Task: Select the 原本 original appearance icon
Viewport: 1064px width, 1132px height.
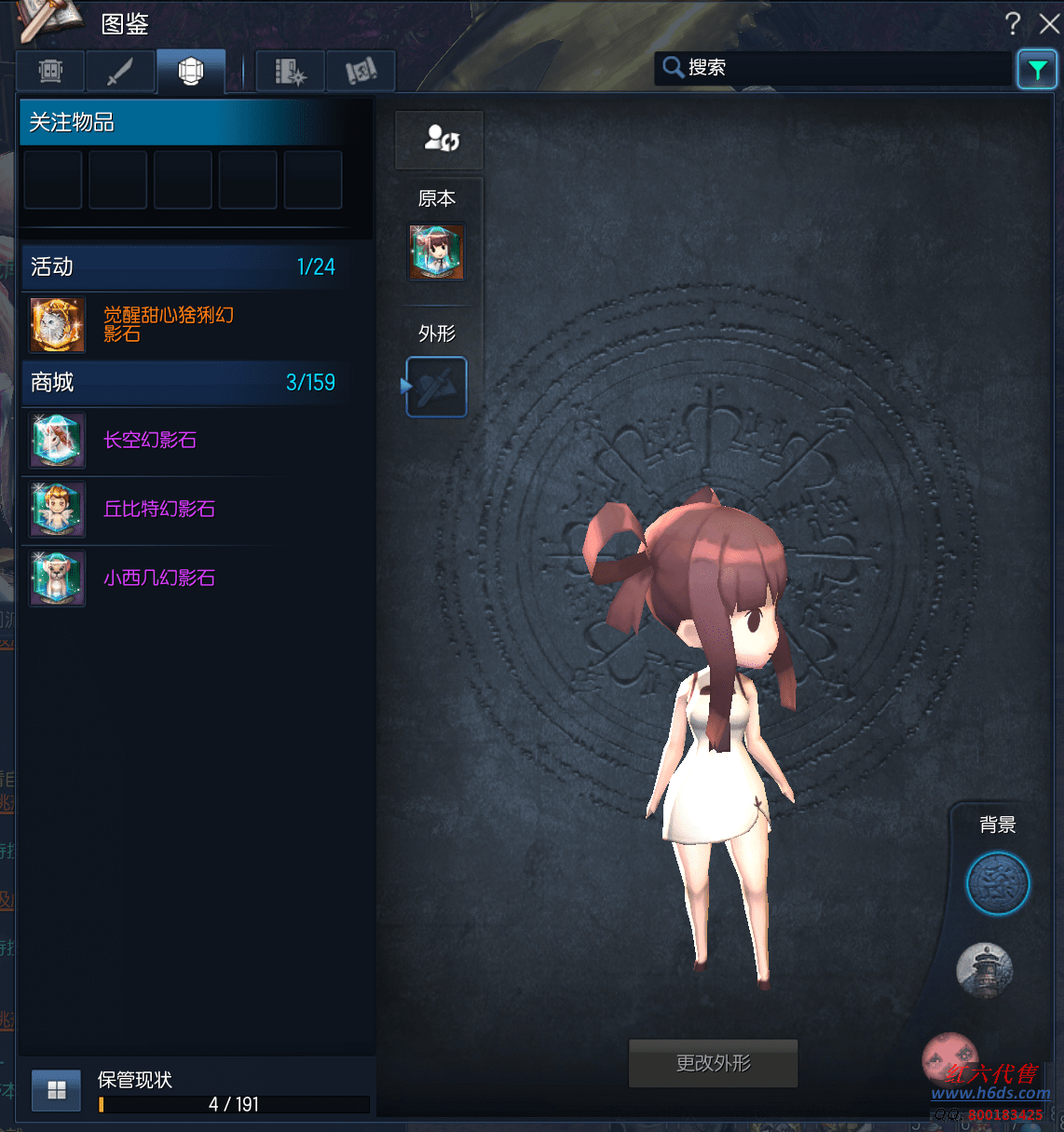Action: pos(437,252)
